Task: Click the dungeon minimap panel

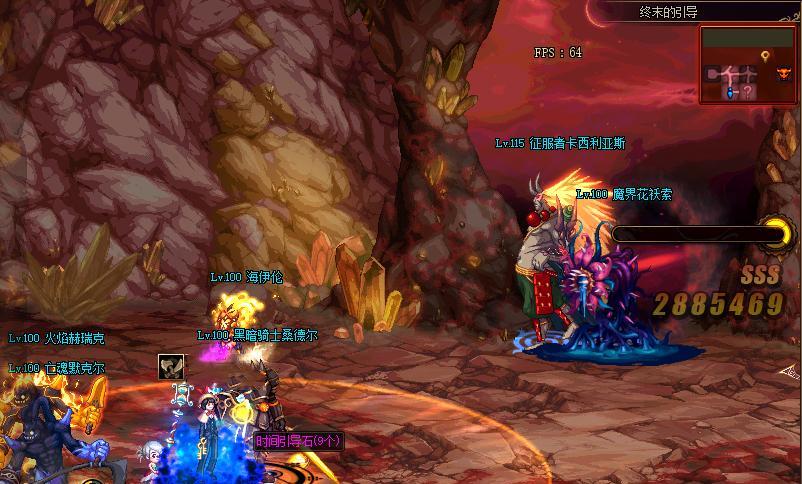Action: coord(749,65)
